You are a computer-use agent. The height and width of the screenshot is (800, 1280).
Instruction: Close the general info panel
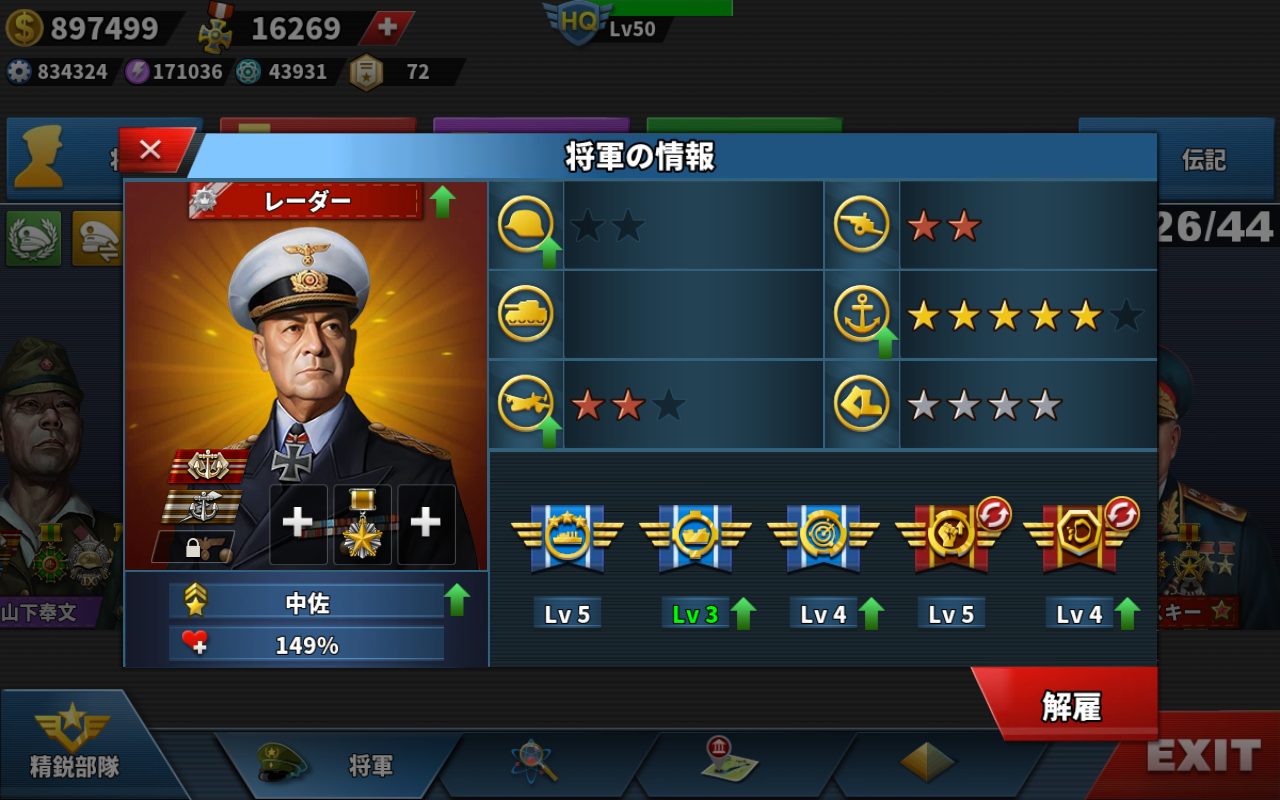(x=152, y=150)
